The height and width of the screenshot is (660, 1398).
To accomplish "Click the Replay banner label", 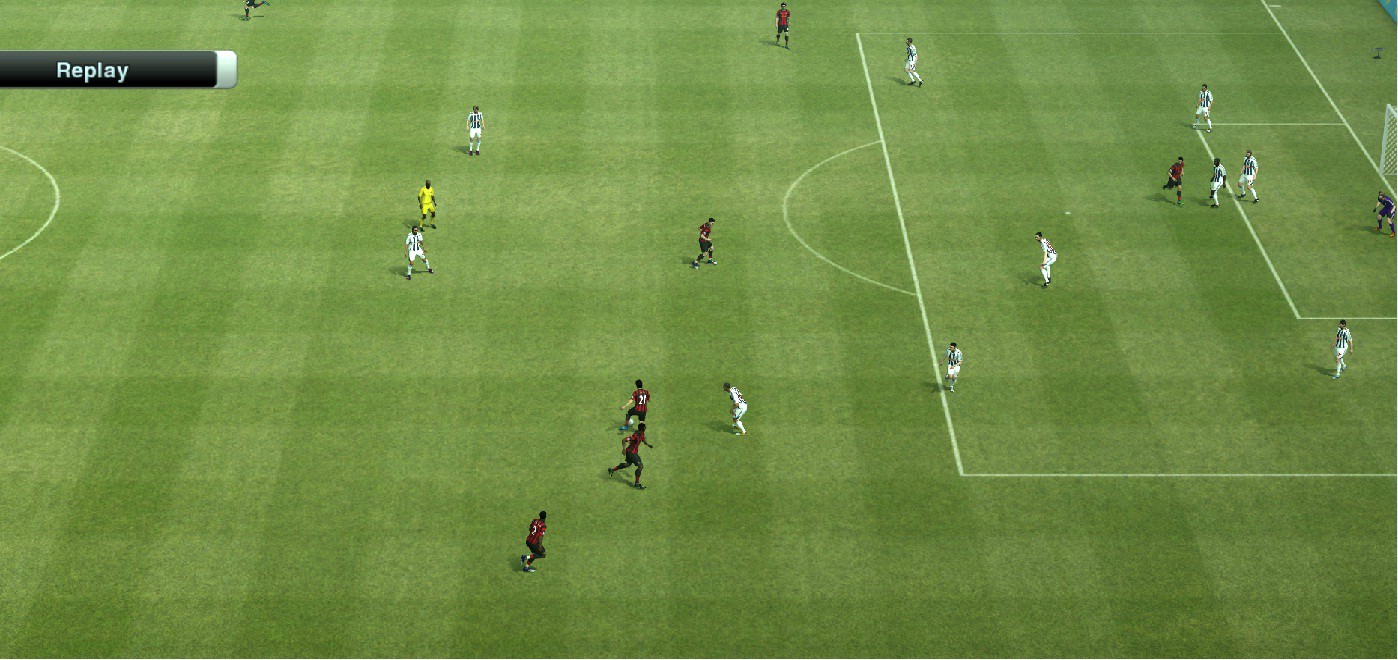I will pos(93,71).
